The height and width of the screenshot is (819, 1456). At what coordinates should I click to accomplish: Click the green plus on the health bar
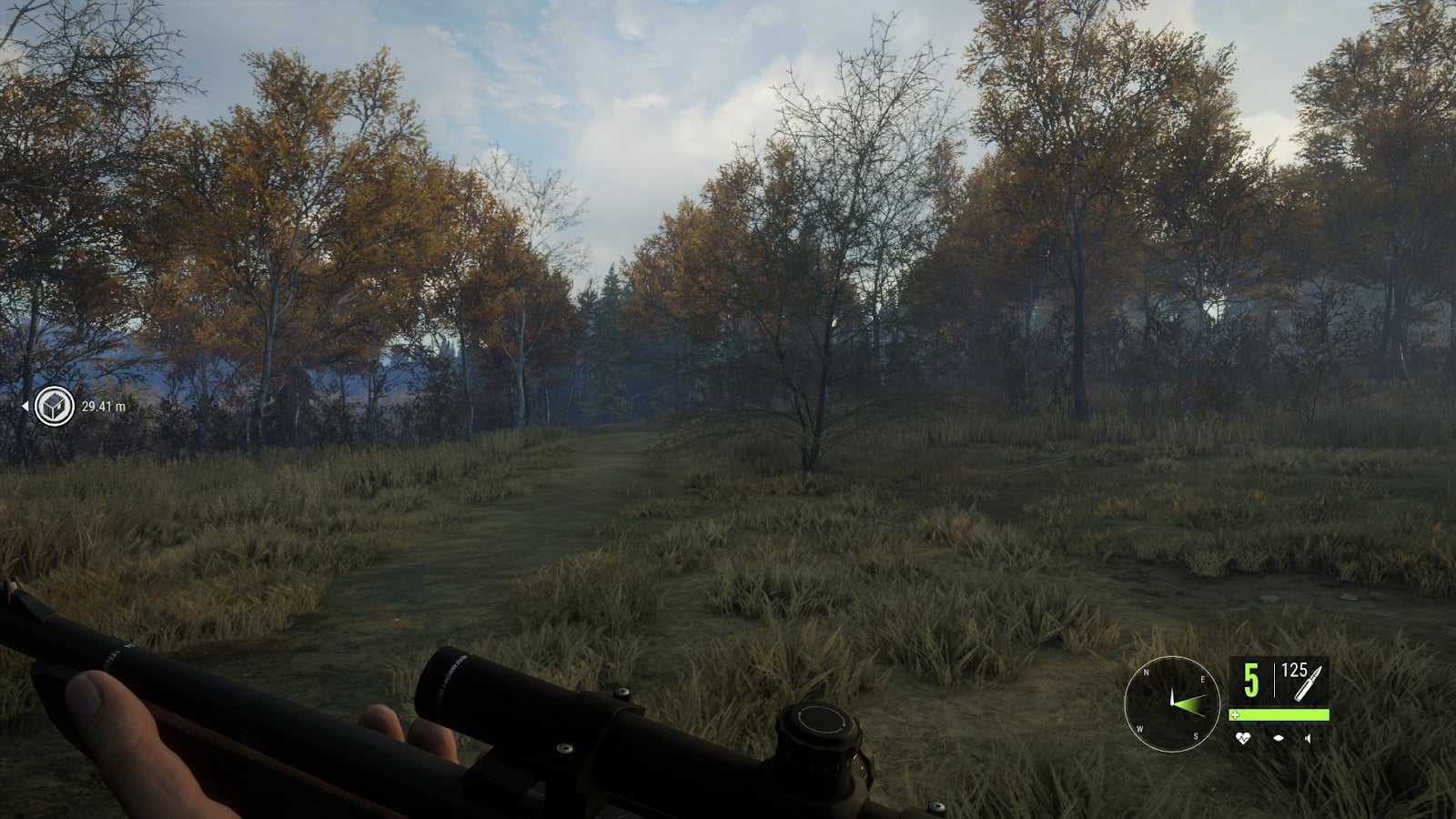[1235, 715]
